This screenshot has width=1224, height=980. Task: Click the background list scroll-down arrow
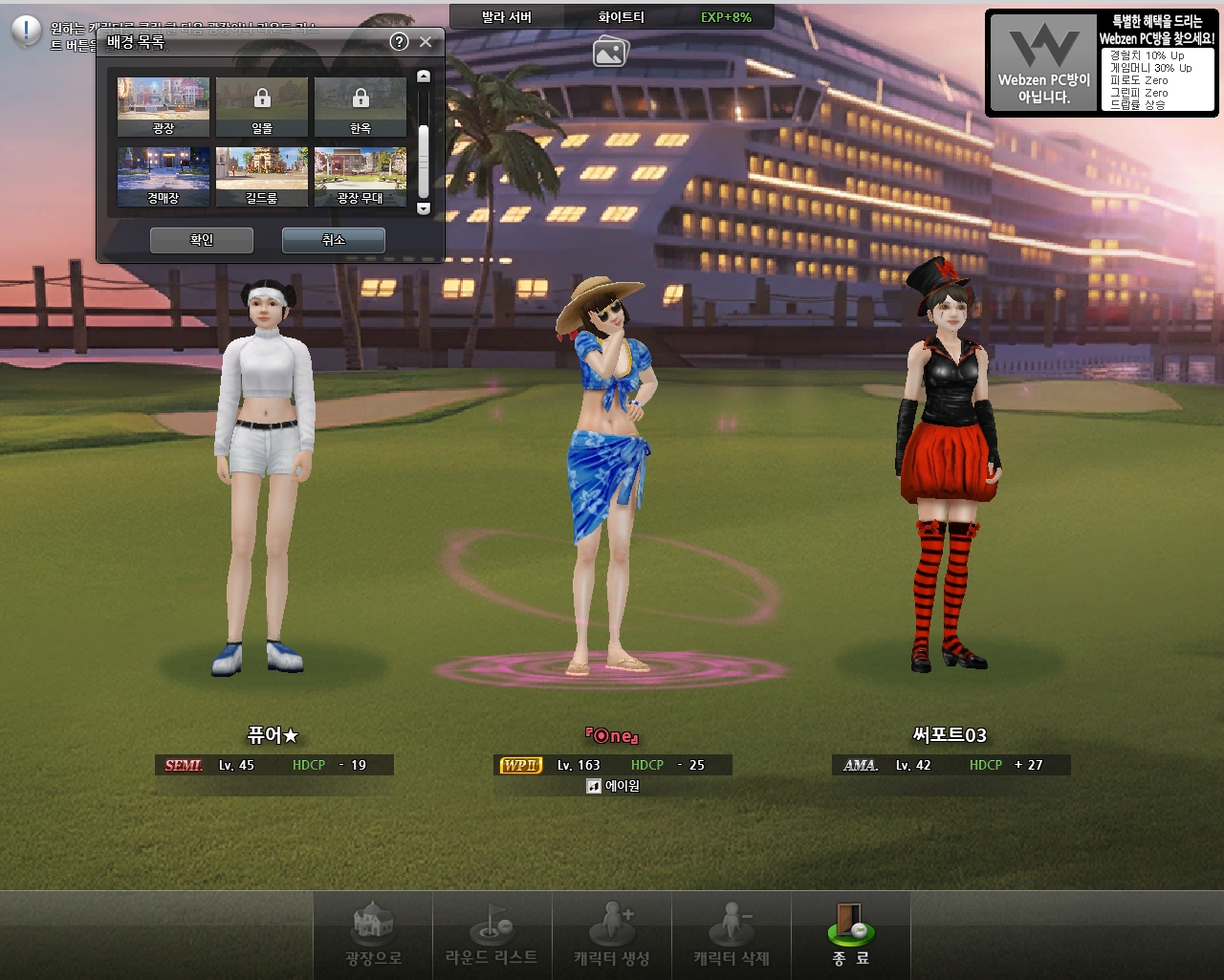pos(424,208)
